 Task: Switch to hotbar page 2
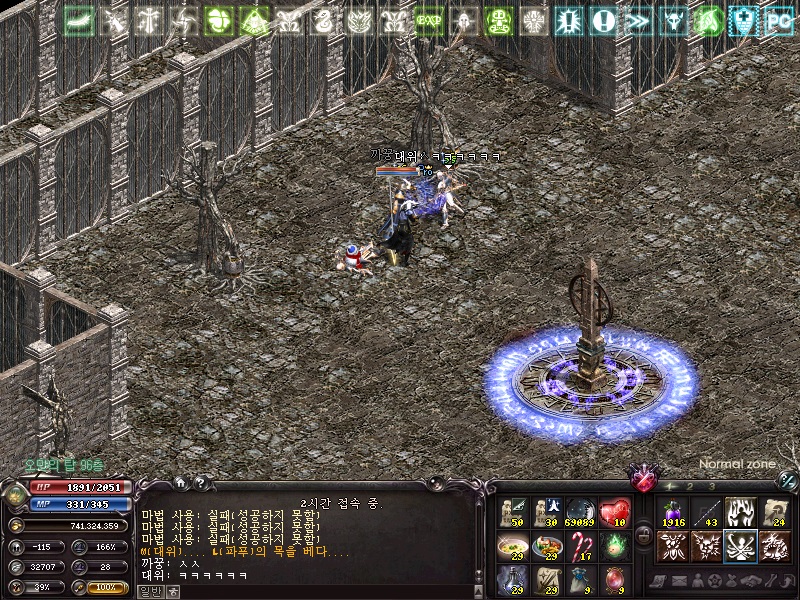point(689,486)
